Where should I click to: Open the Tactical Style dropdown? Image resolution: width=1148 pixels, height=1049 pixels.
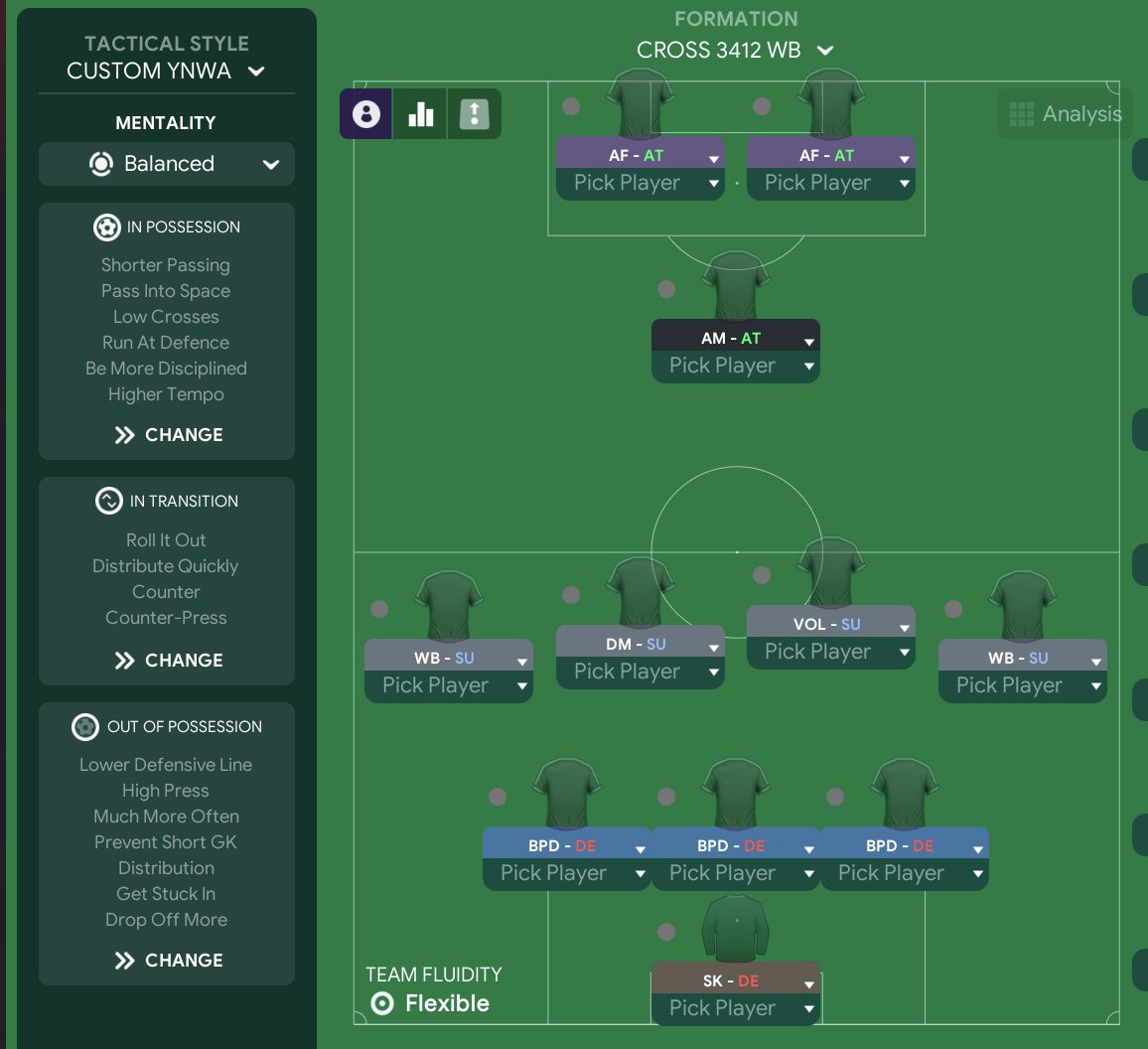(x=166, y=71)
